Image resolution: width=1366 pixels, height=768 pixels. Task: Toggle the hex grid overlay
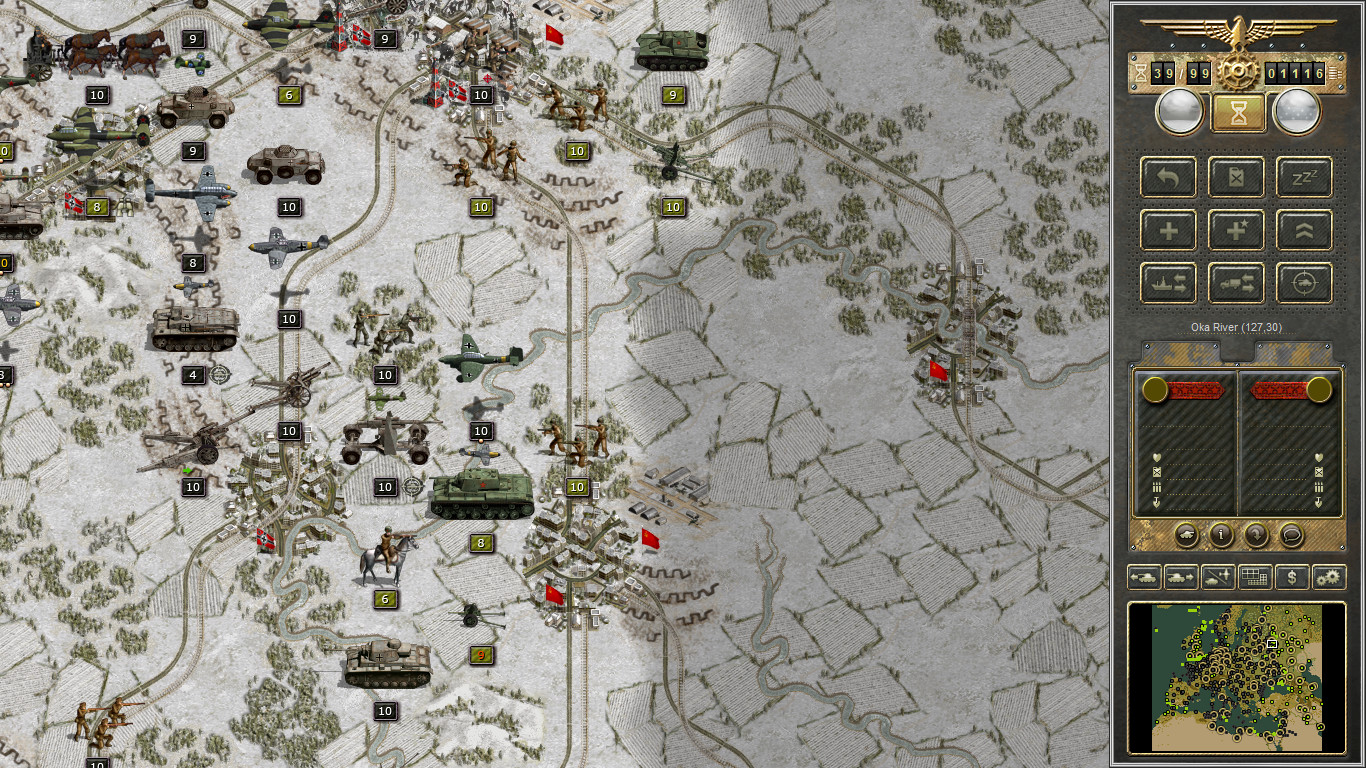[1255, 577]
